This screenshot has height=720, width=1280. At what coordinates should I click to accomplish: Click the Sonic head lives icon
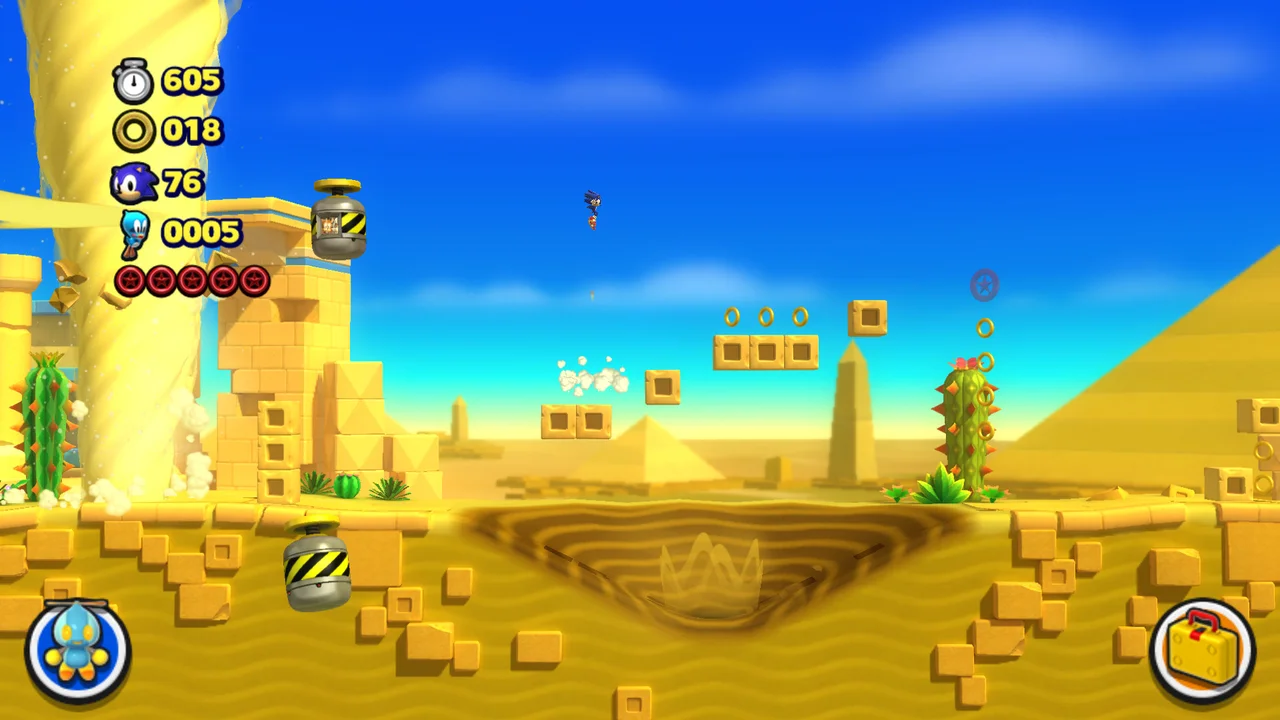click(x=133, y=181)
